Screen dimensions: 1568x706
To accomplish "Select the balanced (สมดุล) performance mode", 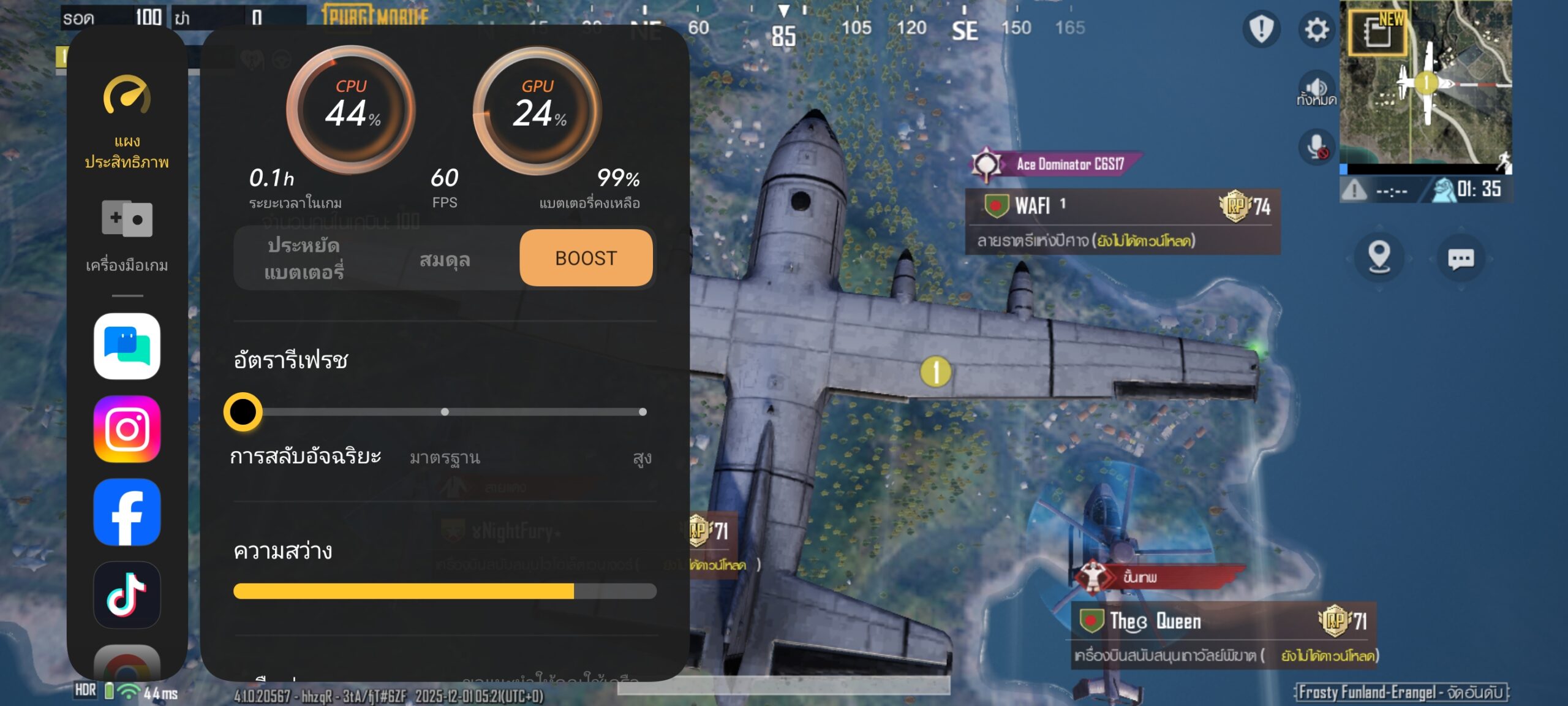I will click(445, 259).
